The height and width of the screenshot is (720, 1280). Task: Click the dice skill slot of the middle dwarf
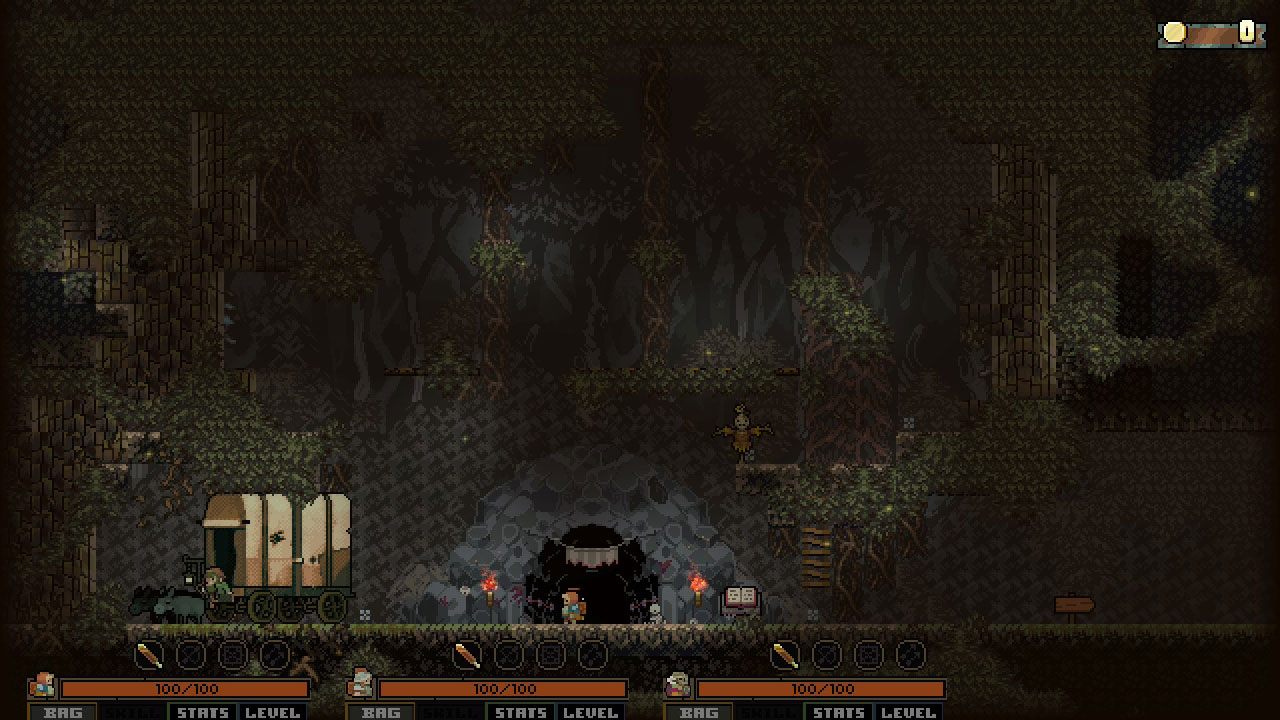(549, 655)
